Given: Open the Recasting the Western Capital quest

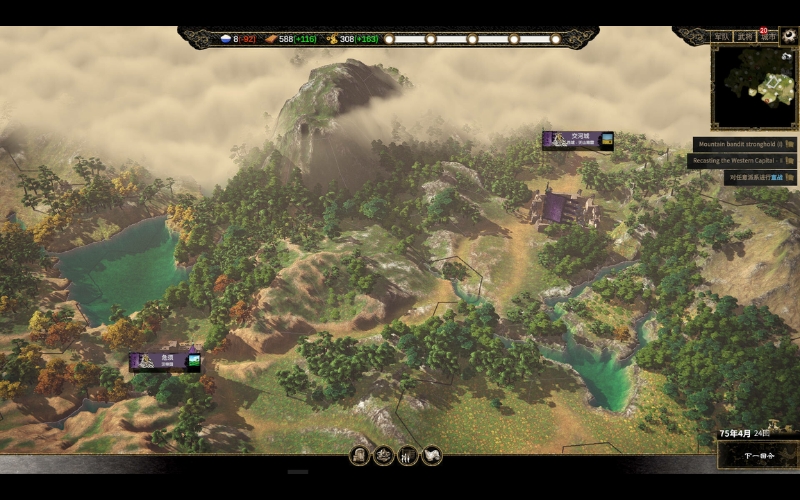Looking at the screenshot, I should click(x=741, y=161).
